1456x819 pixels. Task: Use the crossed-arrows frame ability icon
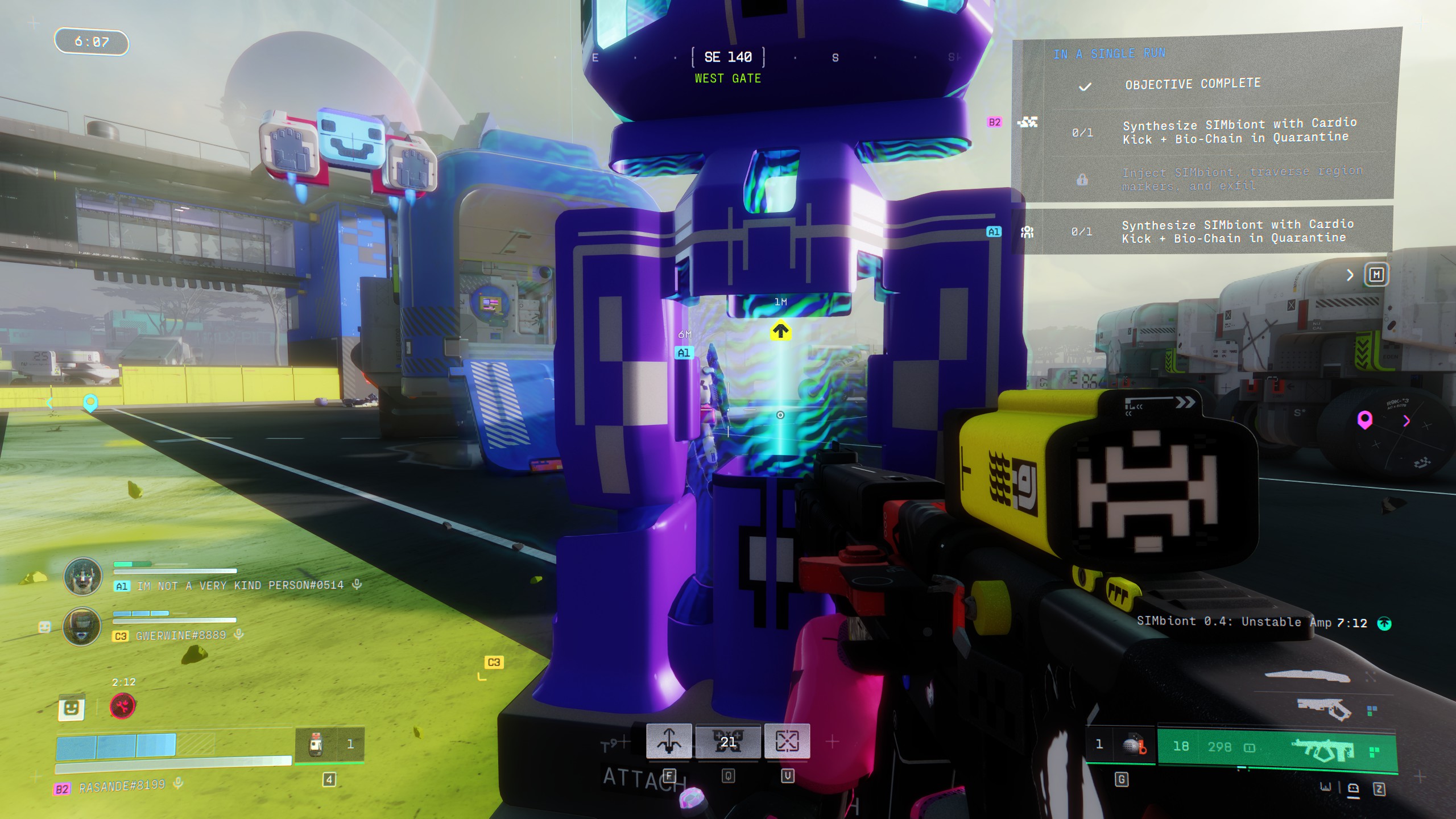click(787, 741)
